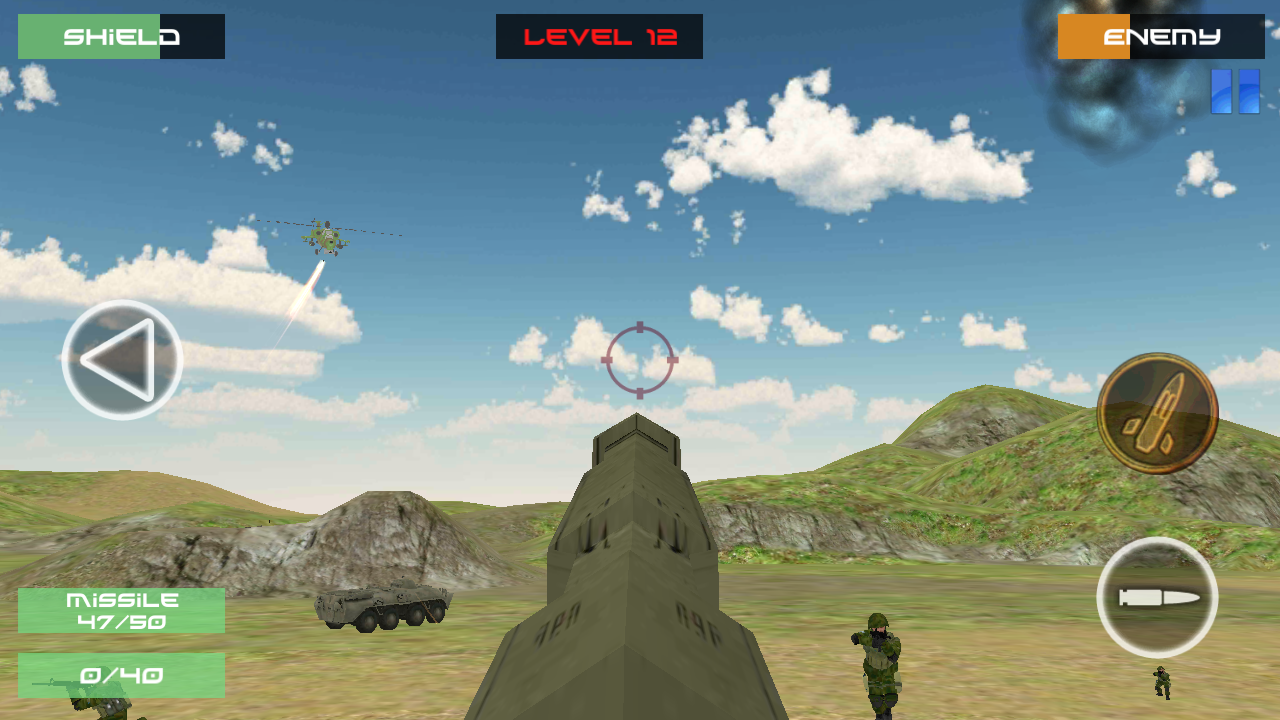Viewport: 1280px width, 720px height.
Task: Click the crosshair reticle
Action: click(x=640, y=358)
